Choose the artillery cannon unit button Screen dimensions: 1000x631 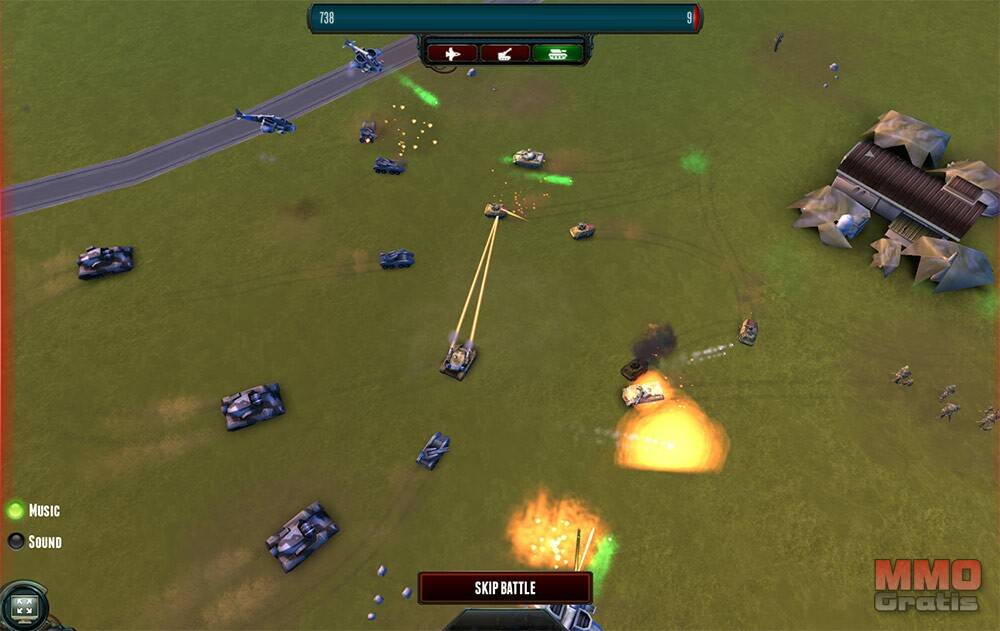[x=505, y=53]
